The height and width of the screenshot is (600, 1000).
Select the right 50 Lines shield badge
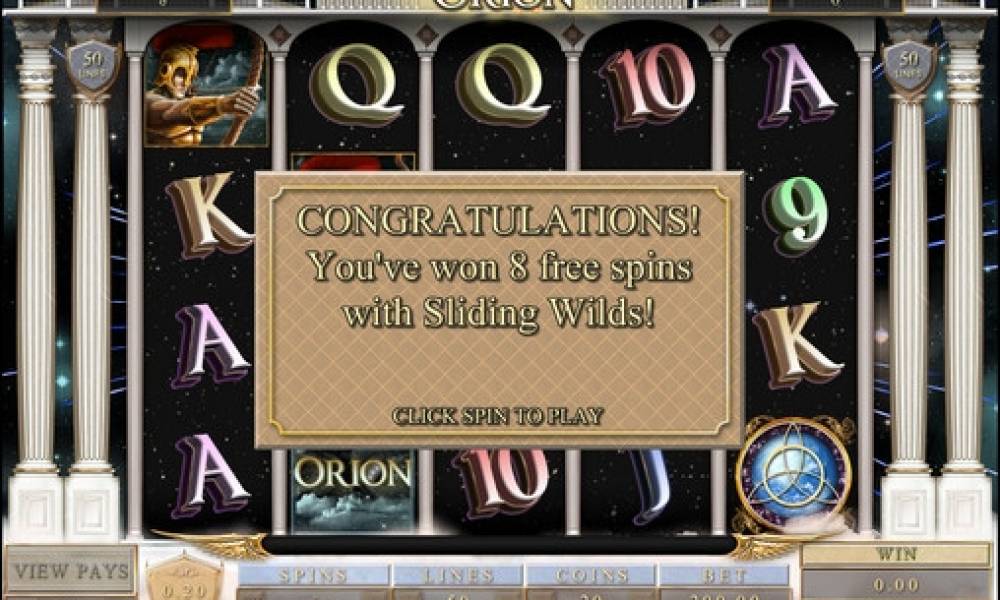pyautogui.click(x=908, y=66)
